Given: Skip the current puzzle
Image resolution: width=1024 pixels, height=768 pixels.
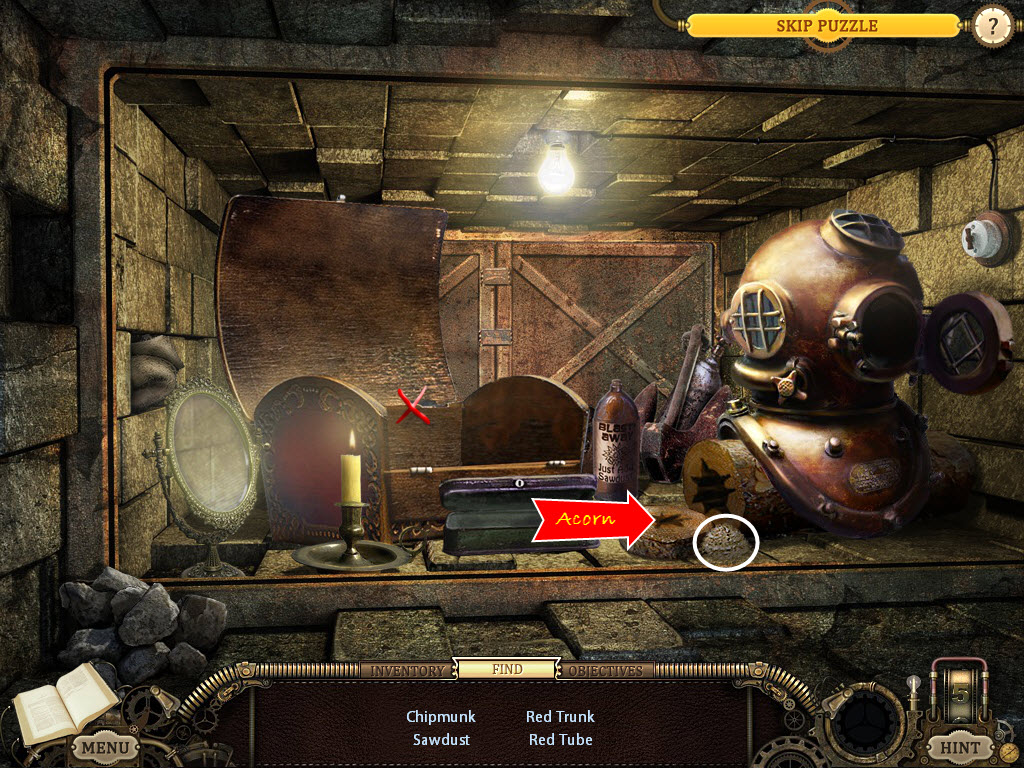Looking at the screenshot, I should click(826, 26).
